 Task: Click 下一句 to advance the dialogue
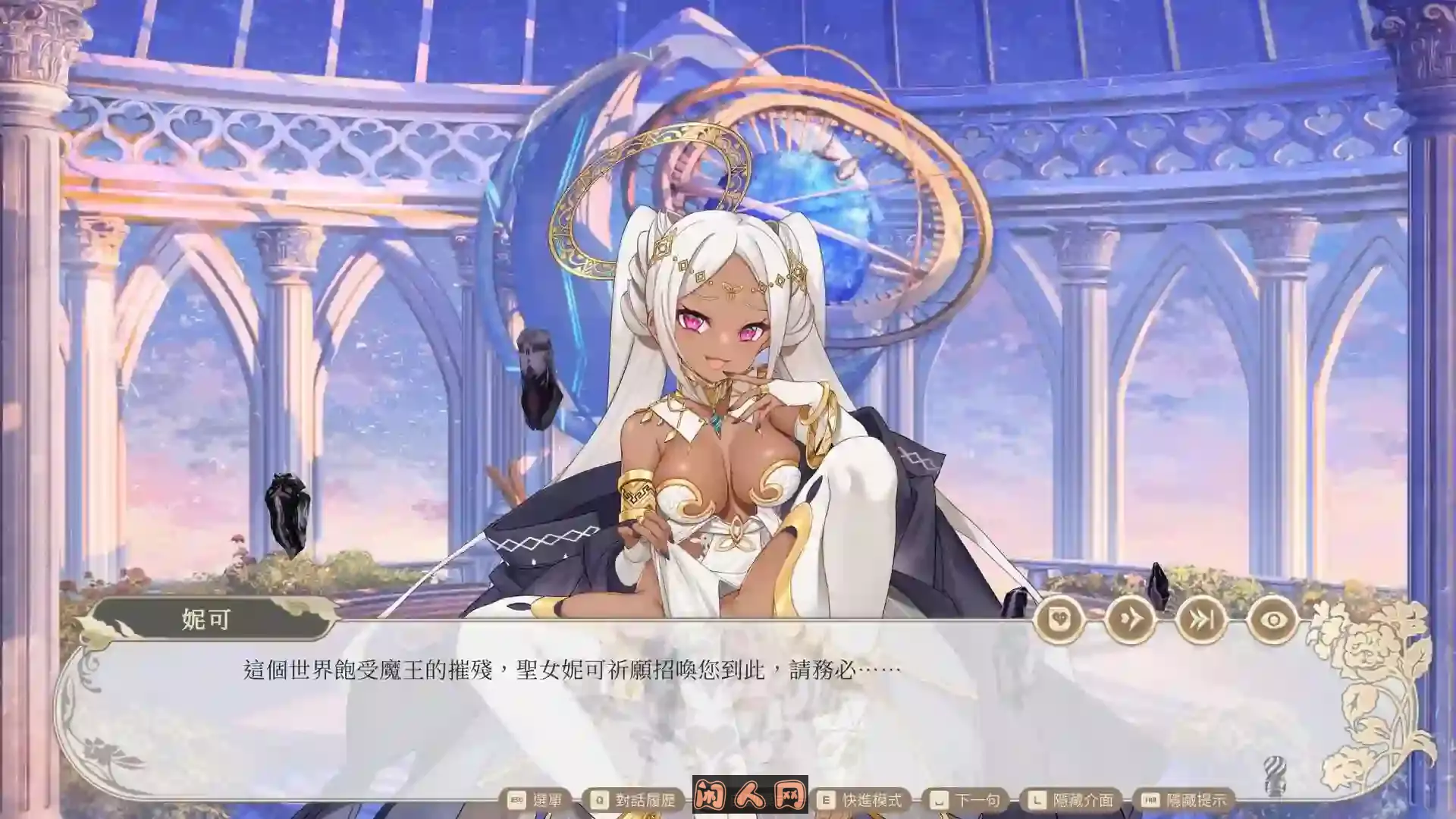[x=978, y=798]
